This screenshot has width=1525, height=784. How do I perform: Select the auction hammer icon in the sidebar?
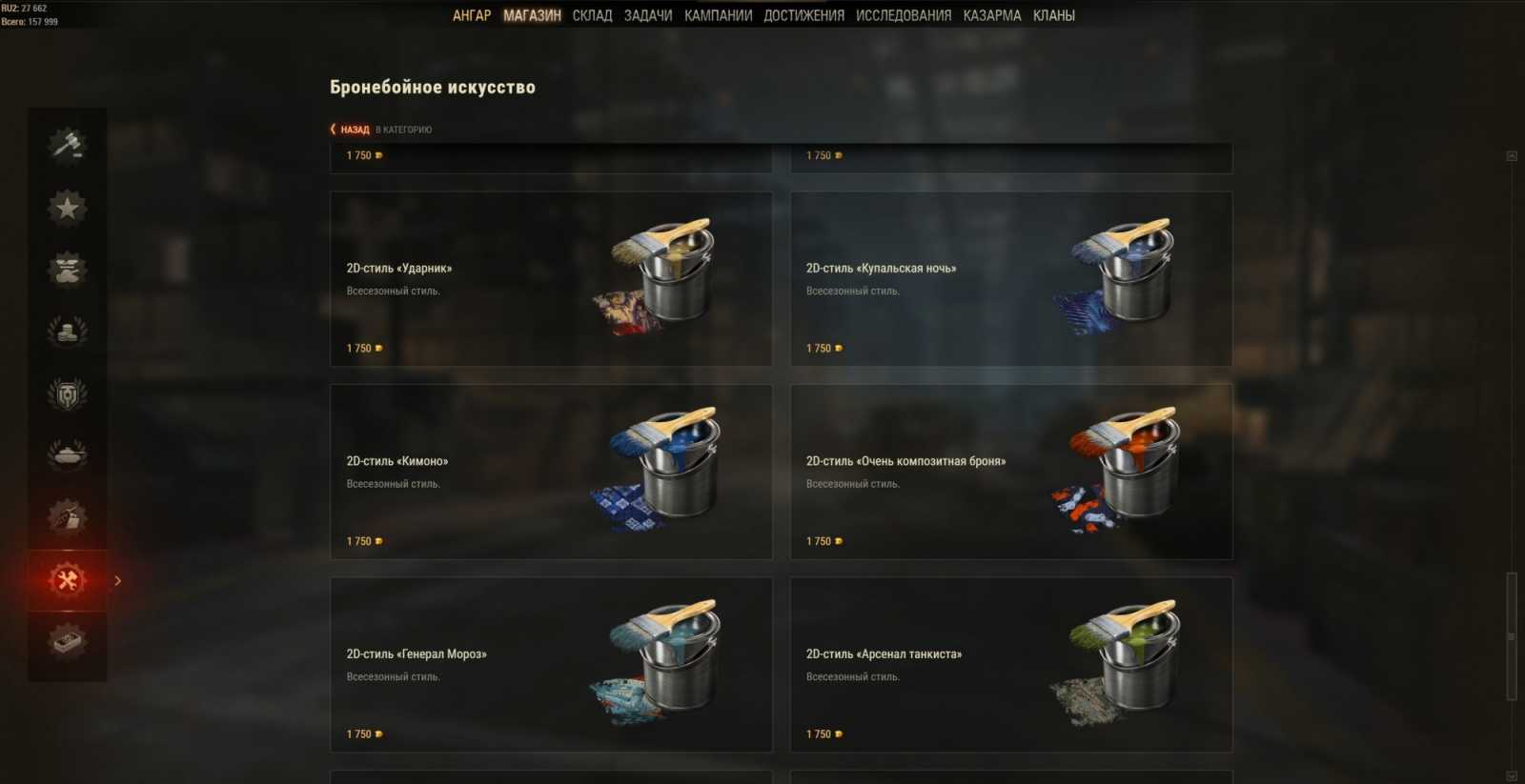pos(65,145)
